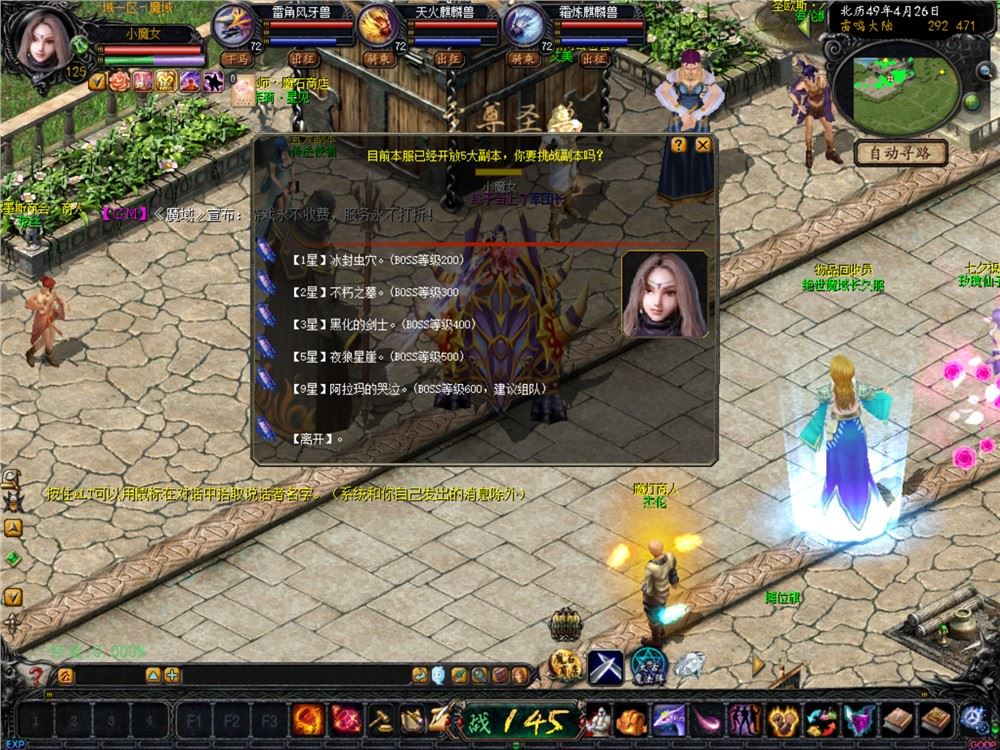Screen dimensions: 1000x750
Task: Click the 自动寻路 auto-pathfinding button
Action: pos(901,153)
